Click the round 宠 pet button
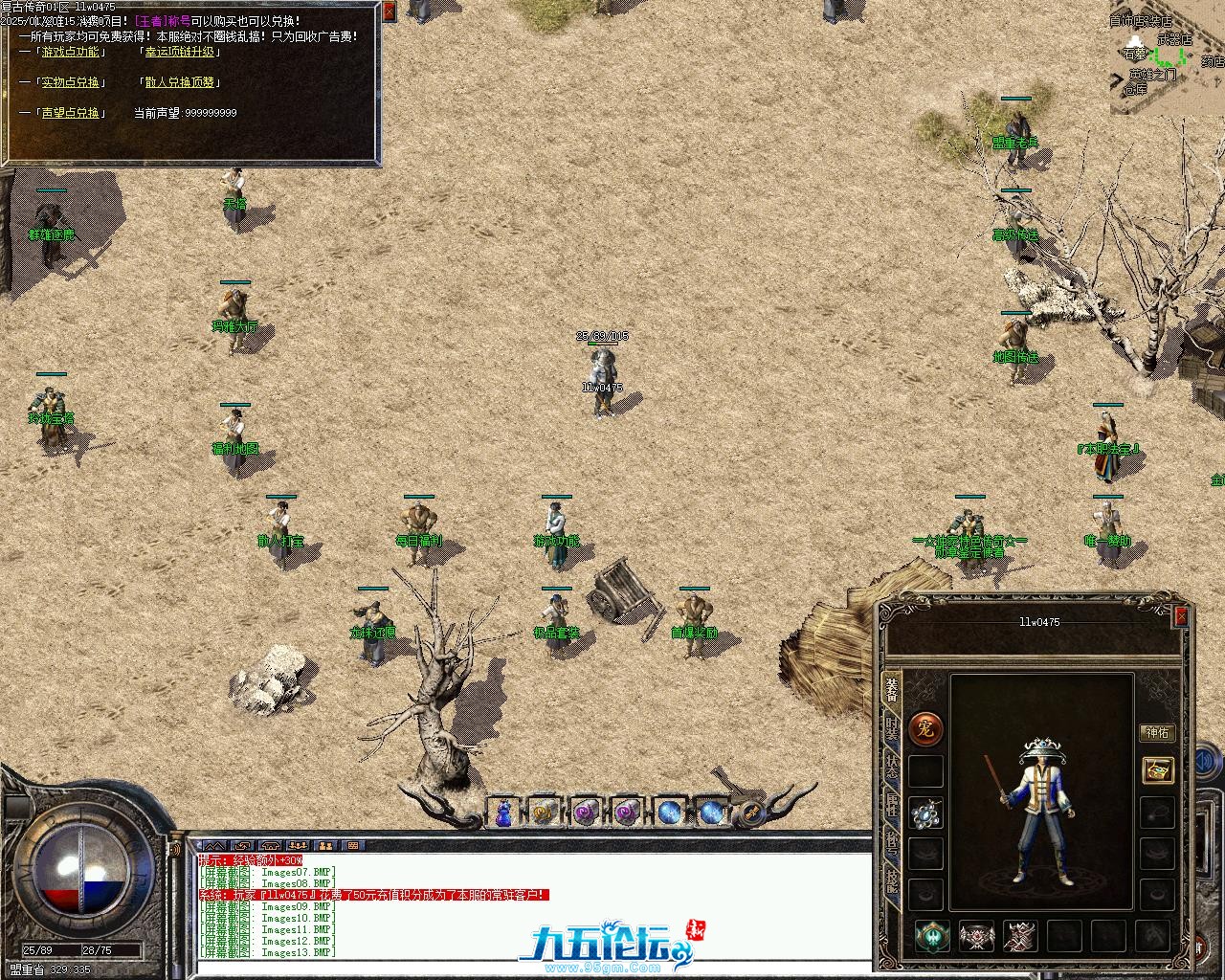 [x=925, y=729]
